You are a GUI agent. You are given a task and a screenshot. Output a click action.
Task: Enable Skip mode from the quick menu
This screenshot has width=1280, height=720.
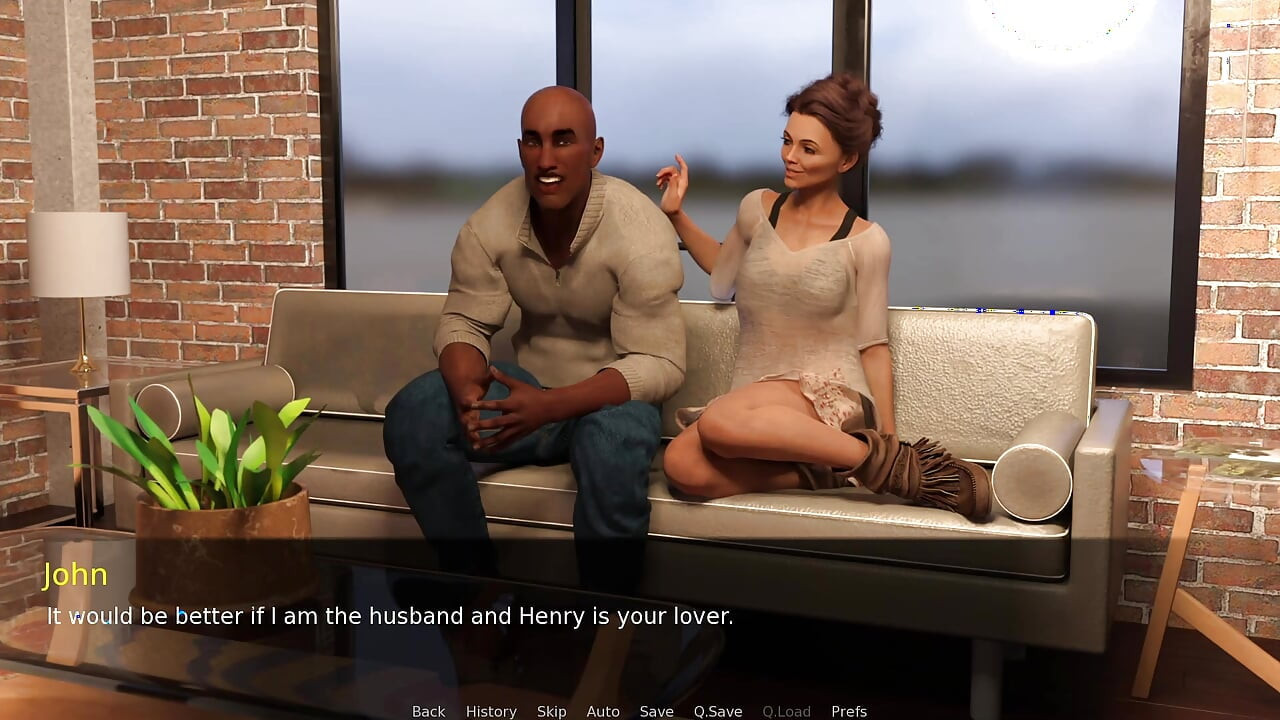pyautogui.click(x=552, y=711)
